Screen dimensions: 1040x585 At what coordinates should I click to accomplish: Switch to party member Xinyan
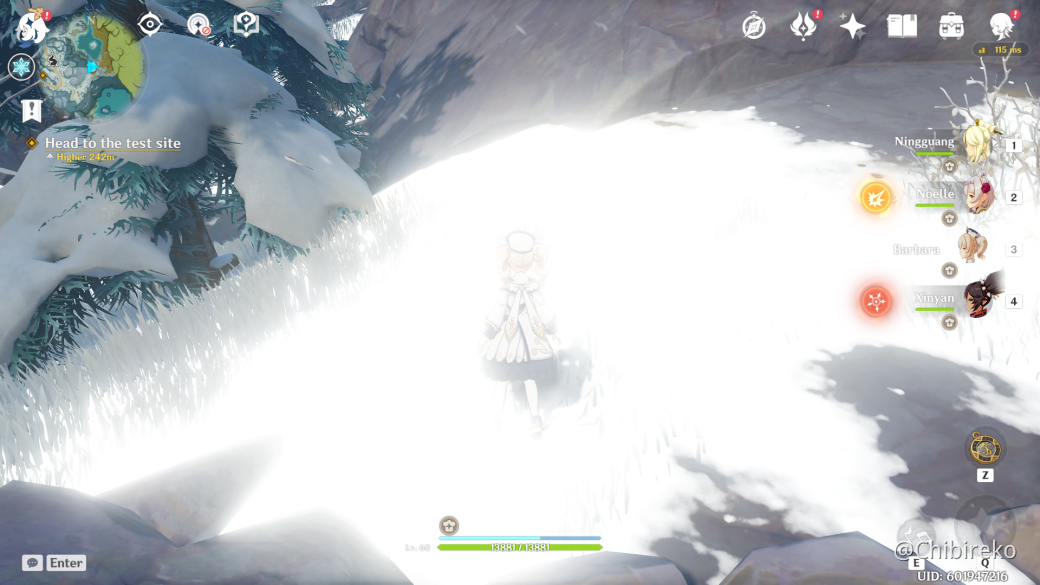975,298
